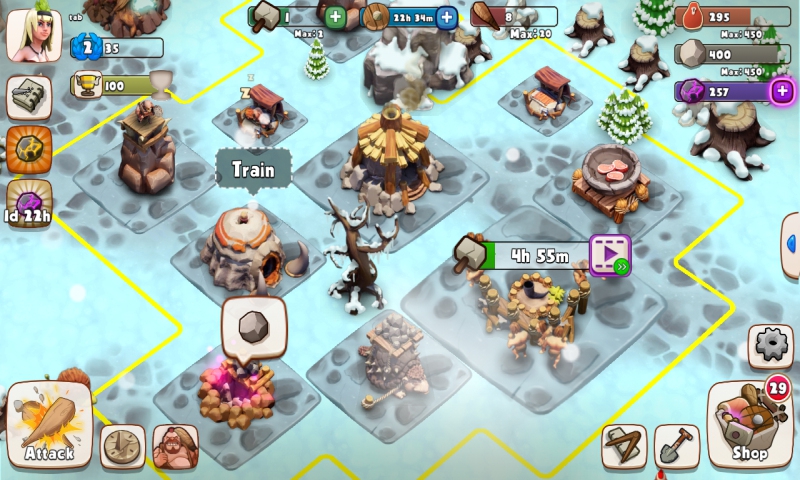Select the cracked golden rock icon
800x480 pixels.
[x=29, y=149]
